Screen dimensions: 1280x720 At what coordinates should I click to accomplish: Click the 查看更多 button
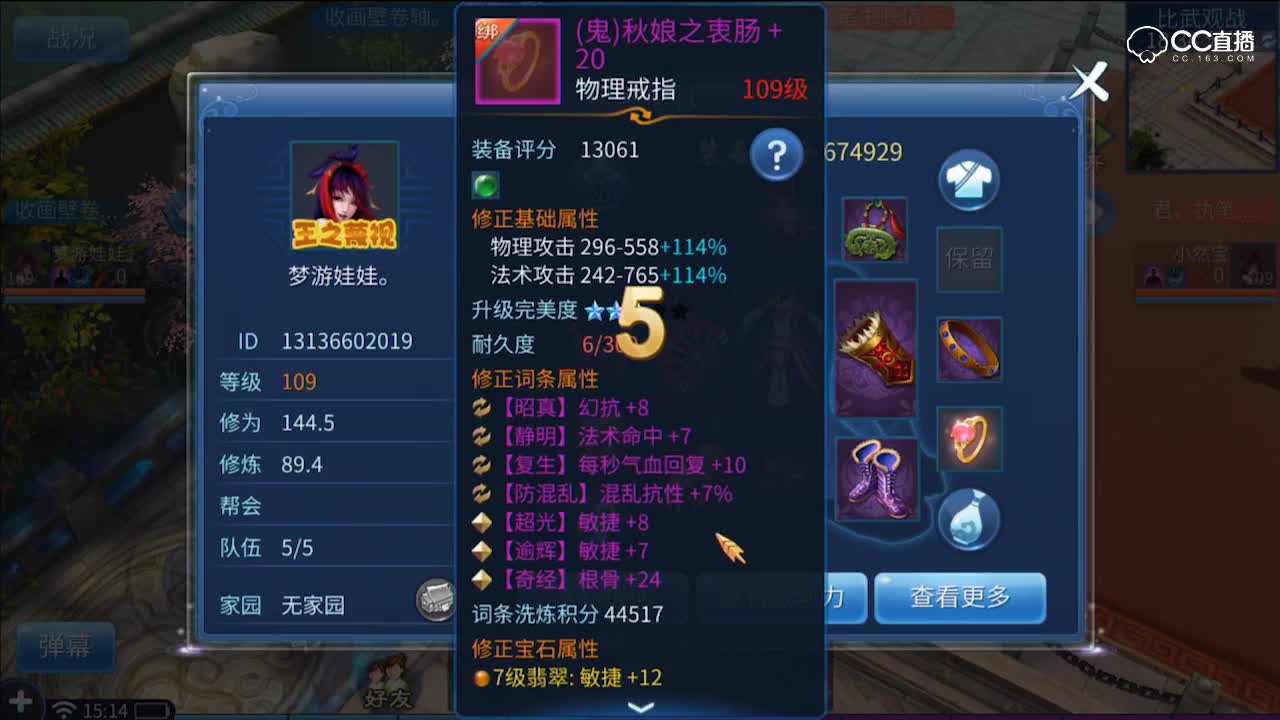point(960,598)
